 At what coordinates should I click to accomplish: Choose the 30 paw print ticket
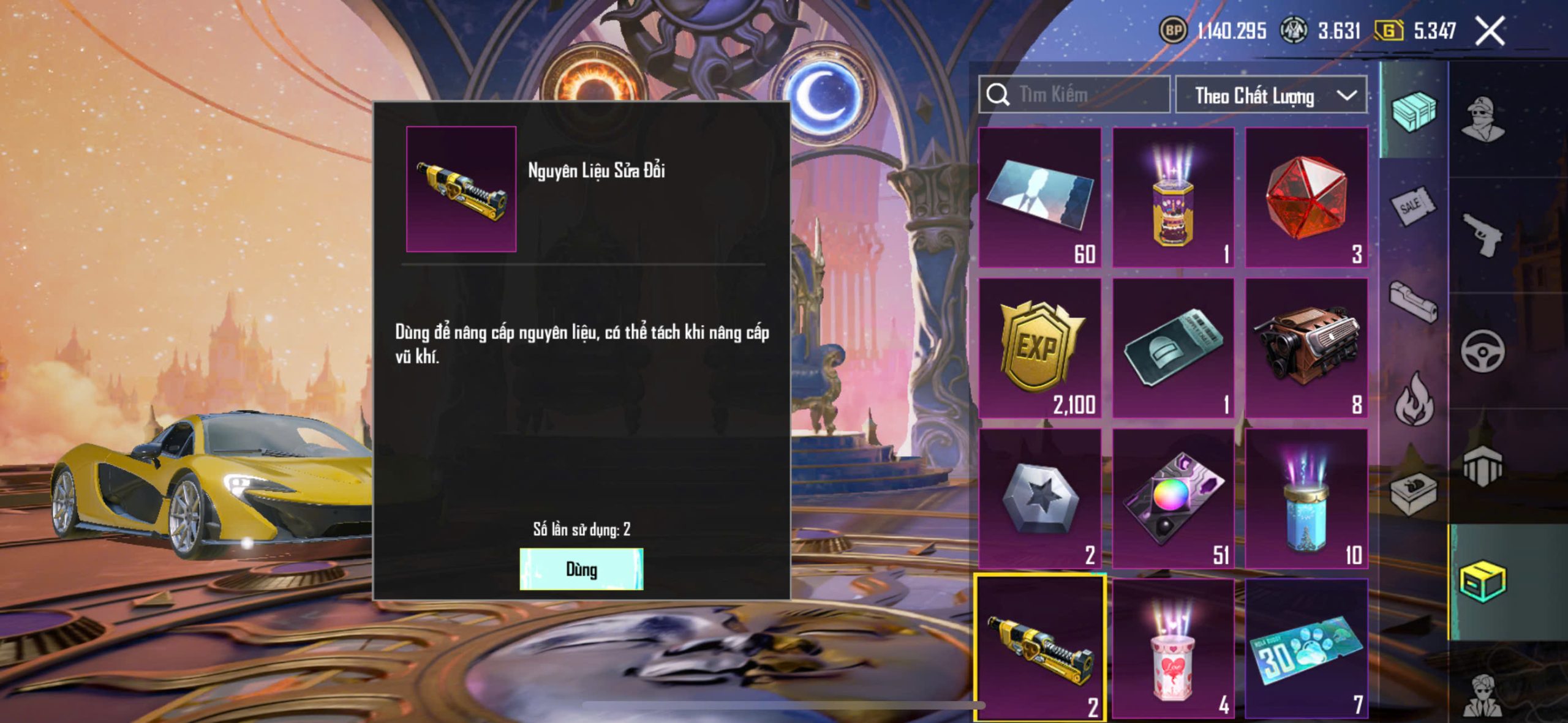[1306, 648]
